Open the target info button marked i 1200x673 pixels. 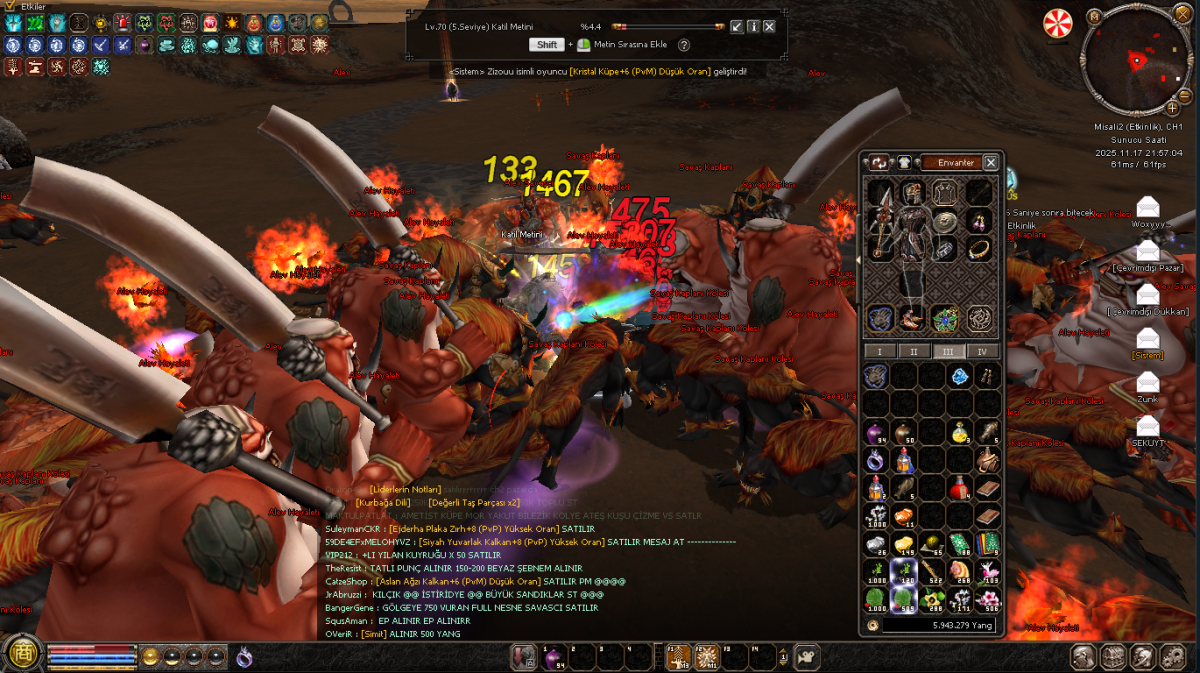click(x=753, y=26)
